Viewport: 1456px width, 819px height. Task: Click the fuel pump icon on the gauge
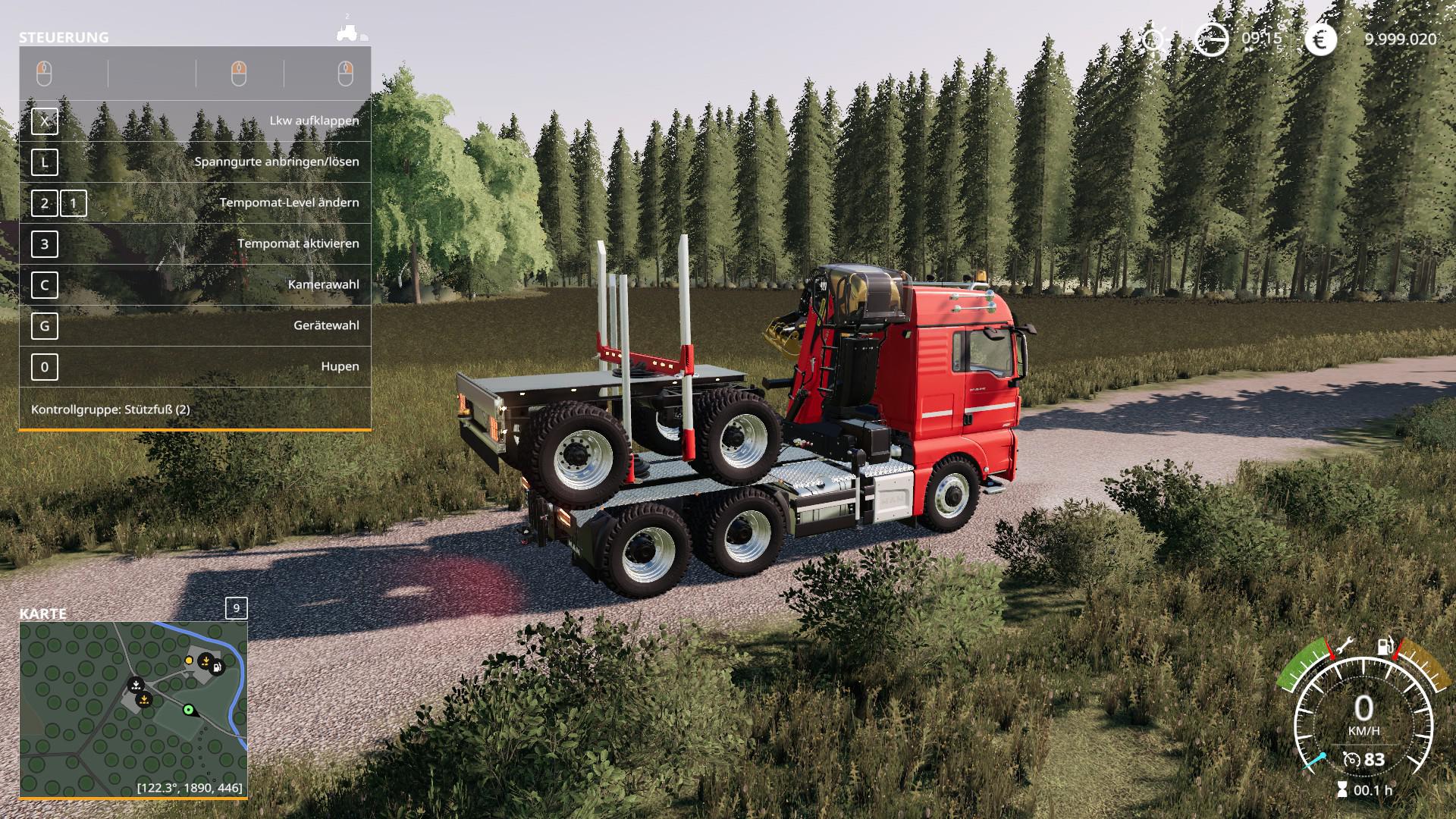click(1385, 647)
